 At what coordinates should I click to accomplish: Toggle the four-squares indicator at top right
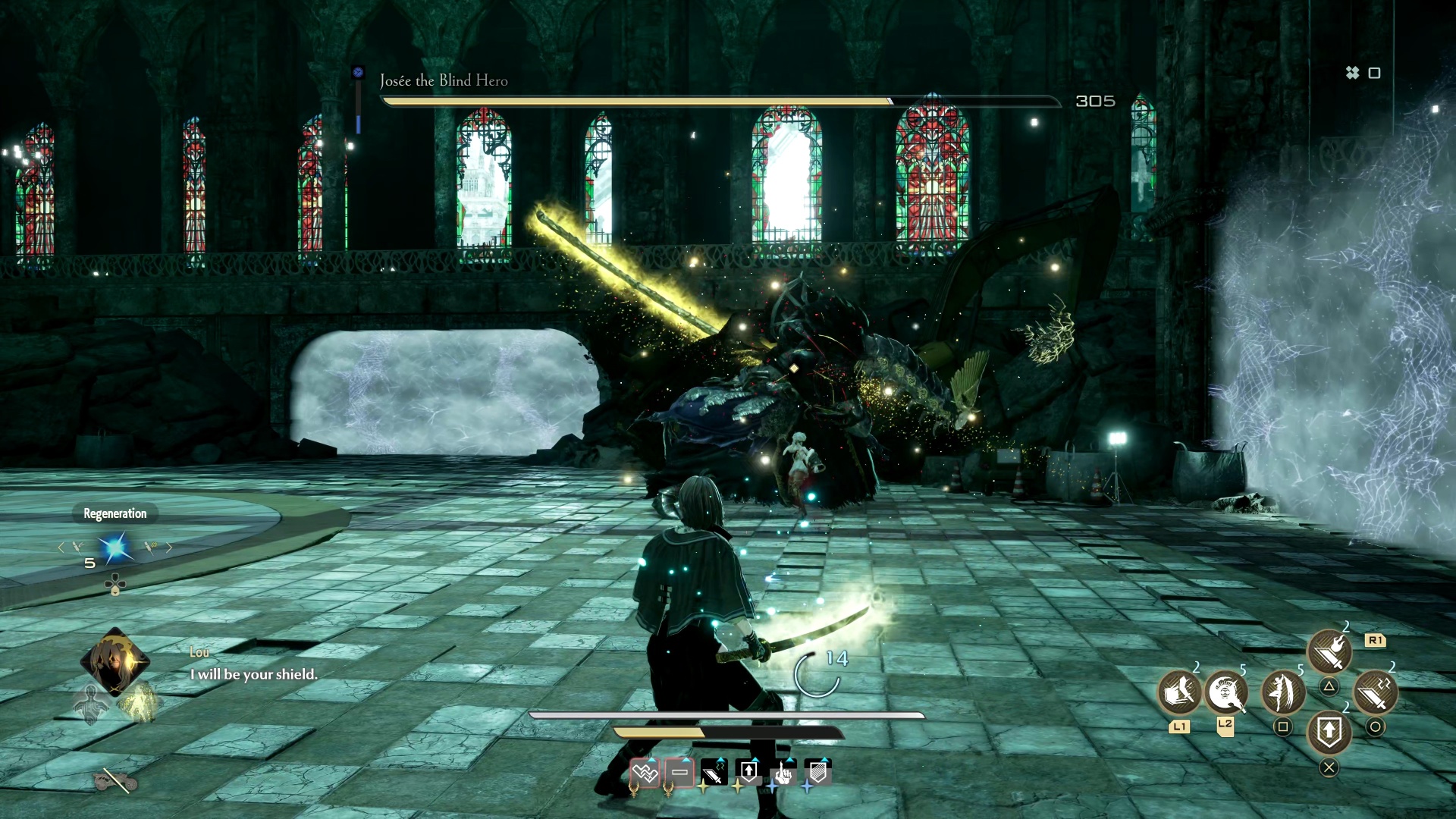1353,74
